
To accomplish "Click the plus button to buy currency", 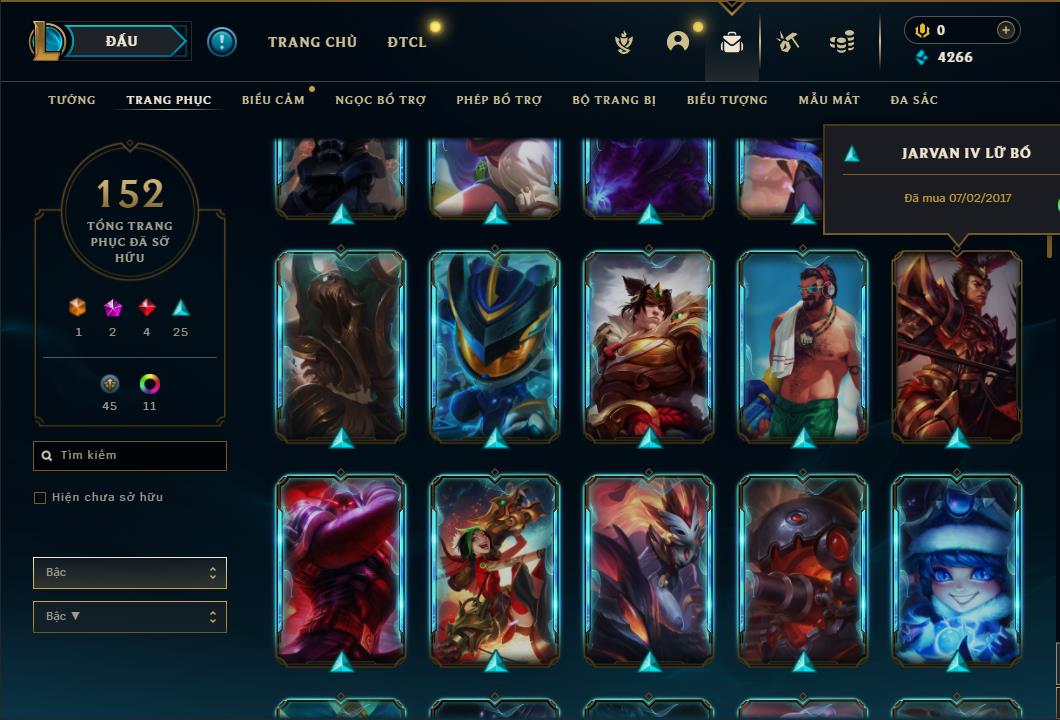I will 1006,30.
